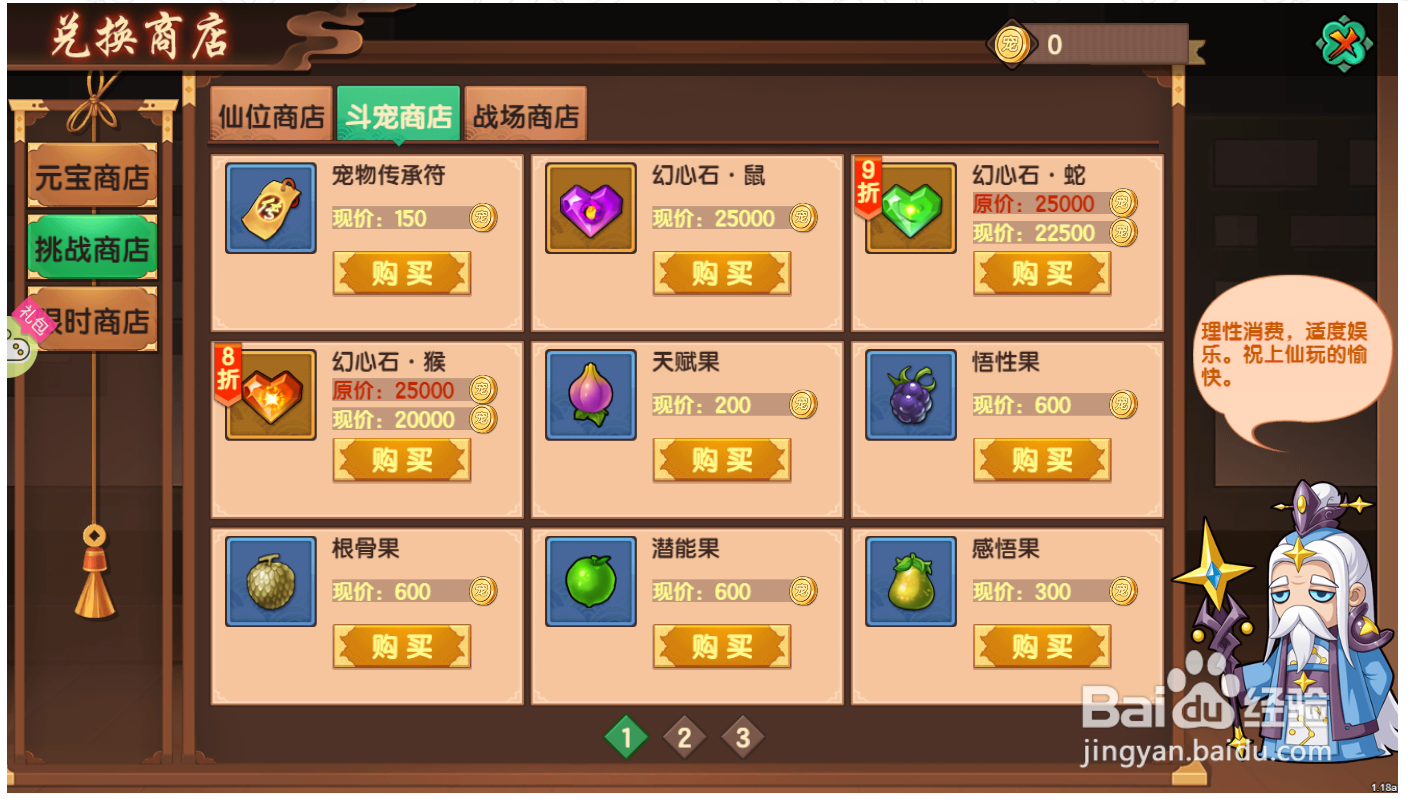点击根骨果的物品图标

[x=270, y=581]
